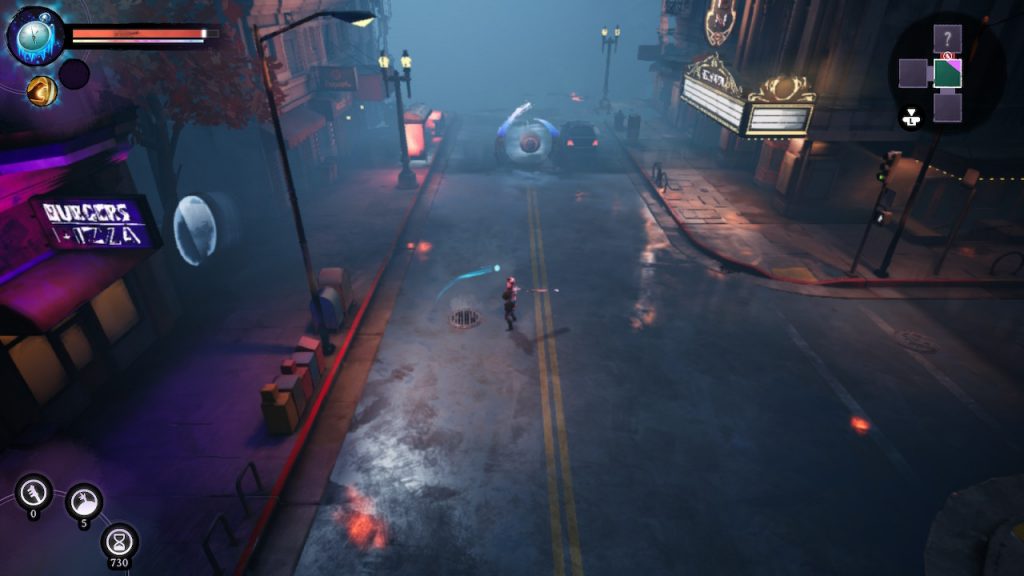The height and width of the screenshot is (576, 1024).
Task: Click the hourglass currency icon
Action: coord(119,541)
